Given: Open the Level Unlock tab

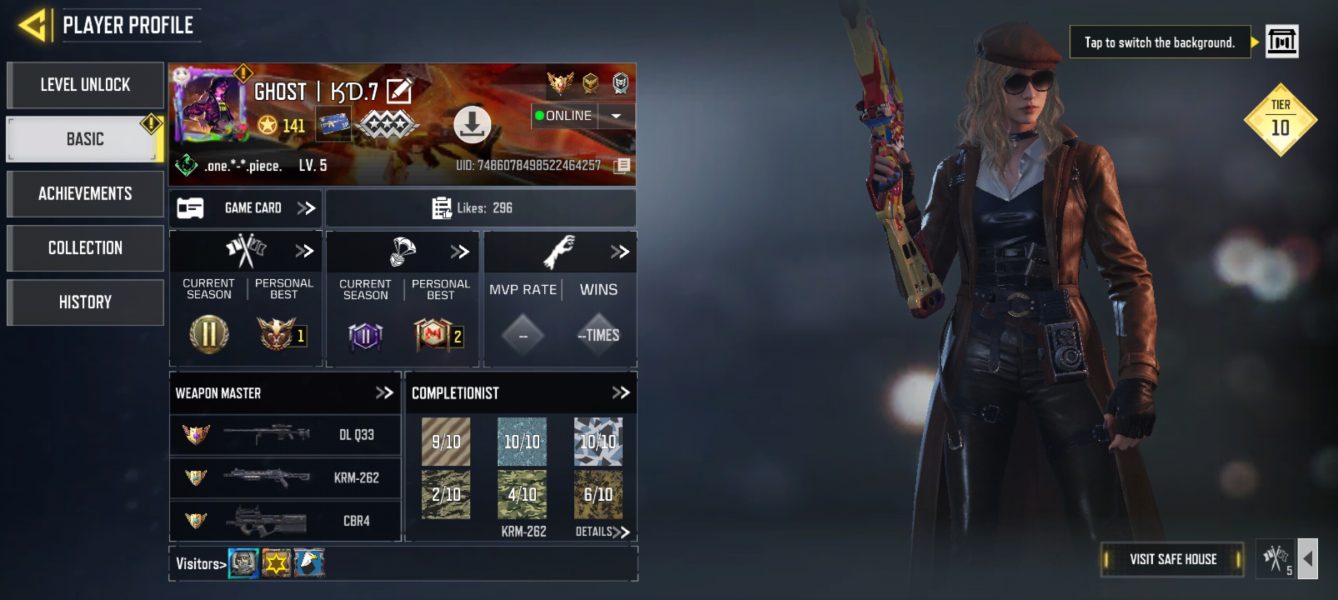Looking at the screenshot, I should click(85, 85).
